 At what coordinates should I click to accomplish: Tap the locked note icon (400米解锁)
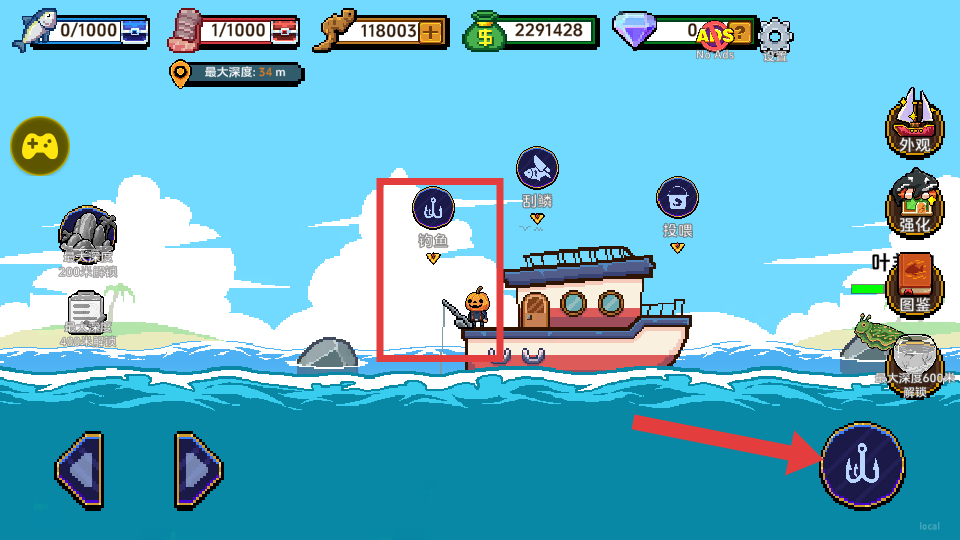click(88, 312)
